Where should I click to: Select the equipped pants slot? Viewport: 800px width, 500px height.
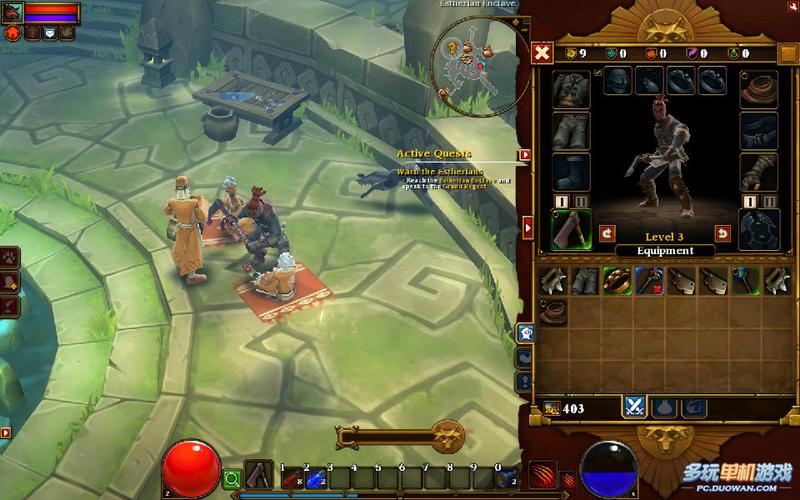tap(571, 130)
